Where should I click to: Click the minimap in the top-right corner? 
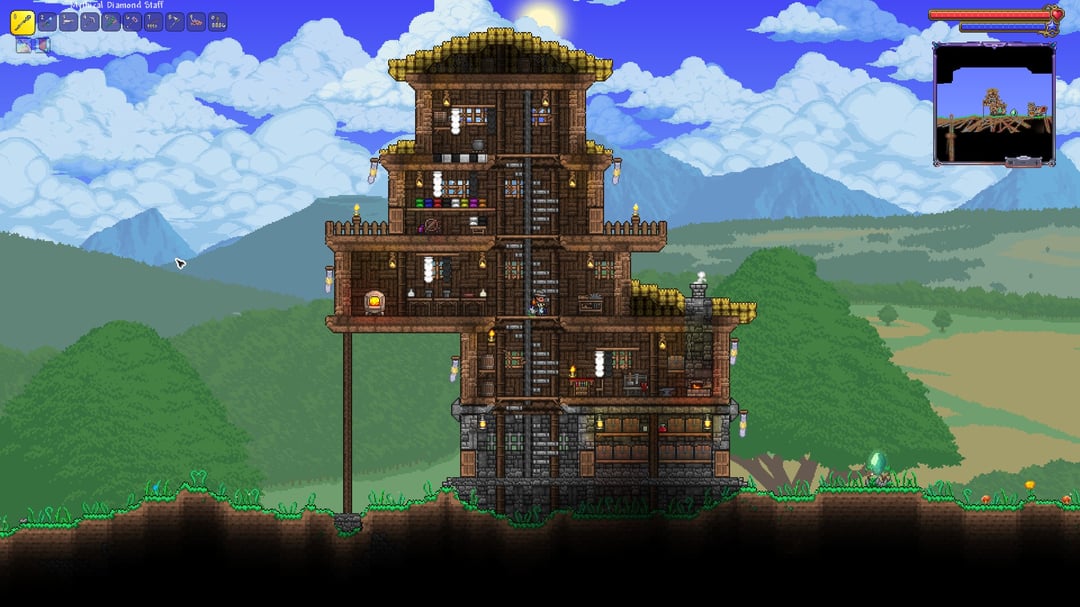pos(994,103)
